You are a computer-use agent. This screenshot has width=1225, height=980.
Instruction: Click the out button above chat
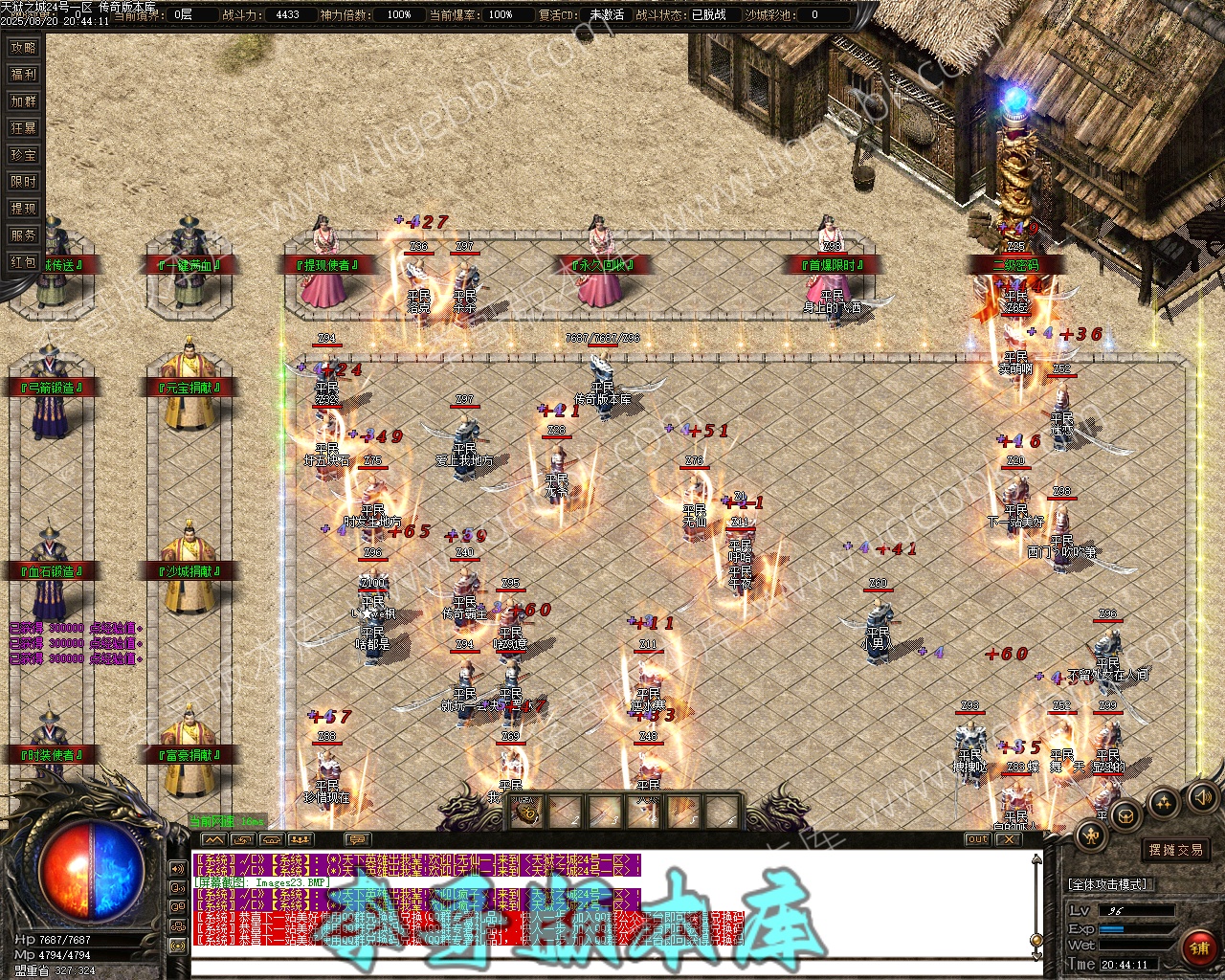point(977,839)
